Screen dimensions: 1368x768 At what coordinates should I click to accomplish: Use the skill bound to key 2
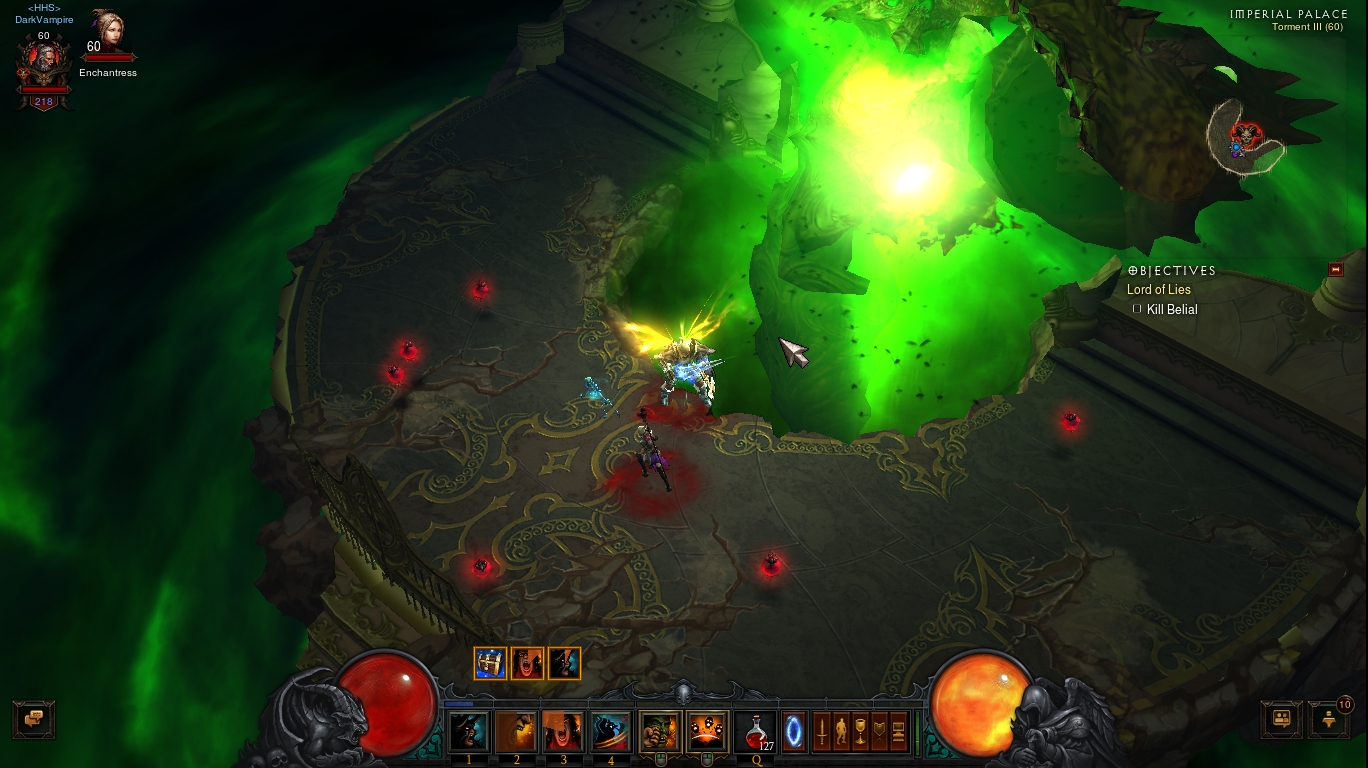516,731
